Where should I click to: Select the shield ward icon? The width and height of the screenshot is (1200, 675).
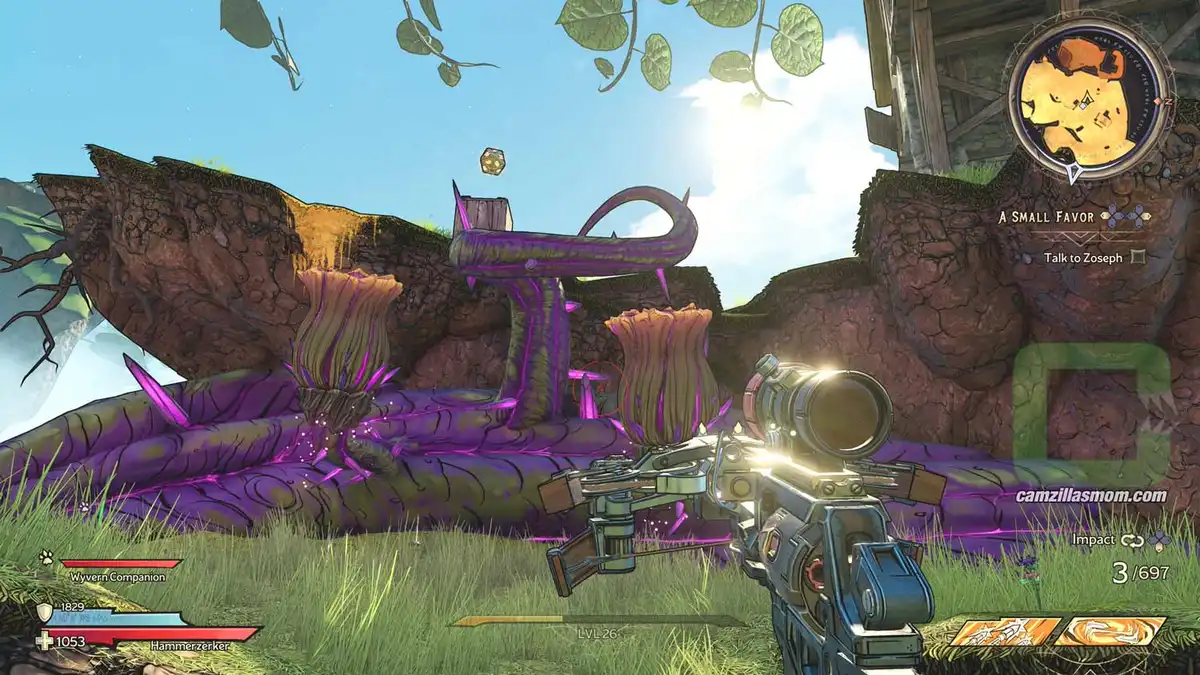coord(44,612)
